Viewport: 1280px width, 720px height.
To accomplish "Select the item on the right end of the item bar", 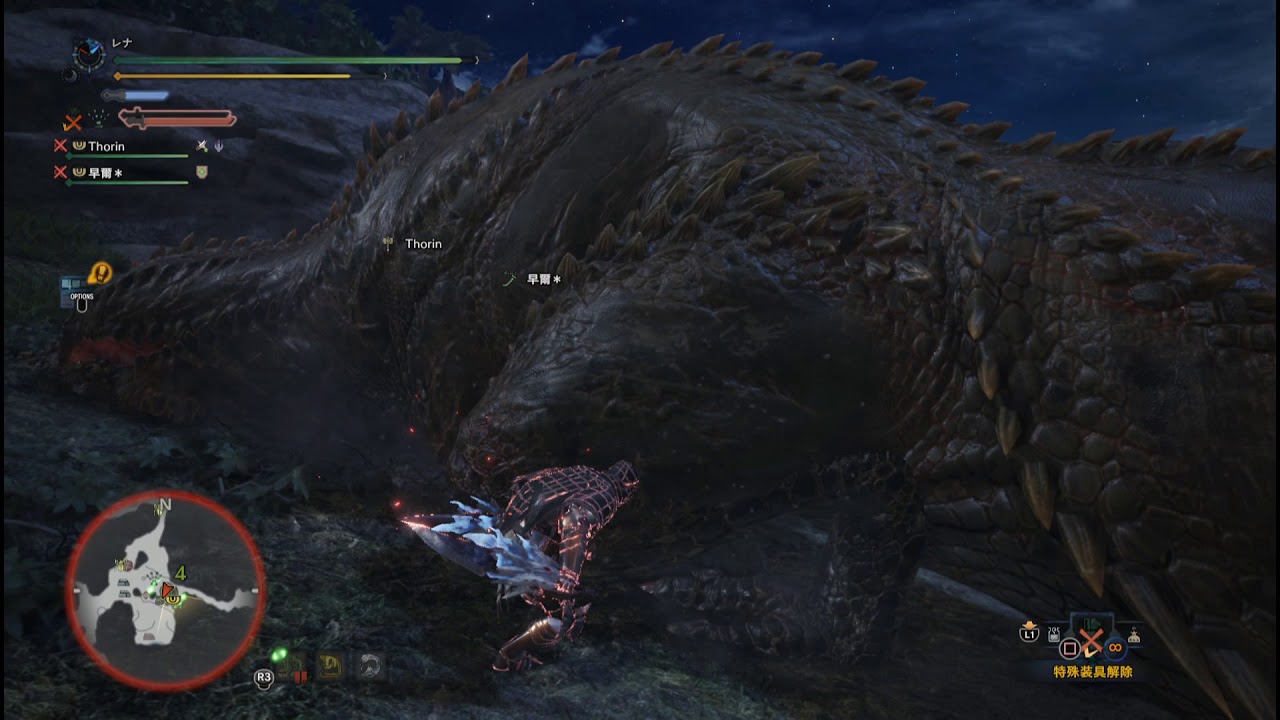I will click(x=1134, y=635).
